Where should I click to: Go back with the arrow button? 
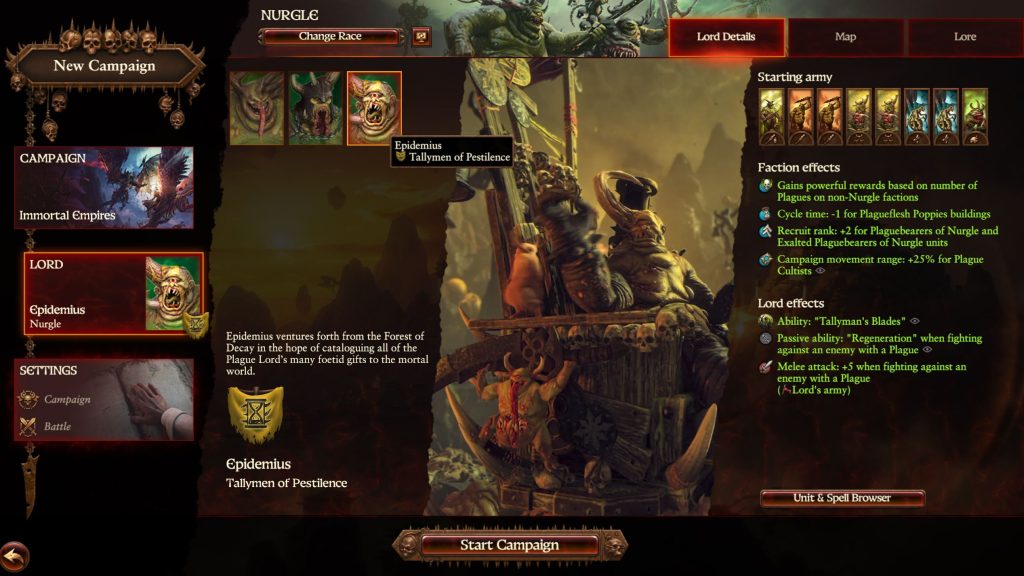(x=14, y=555)
